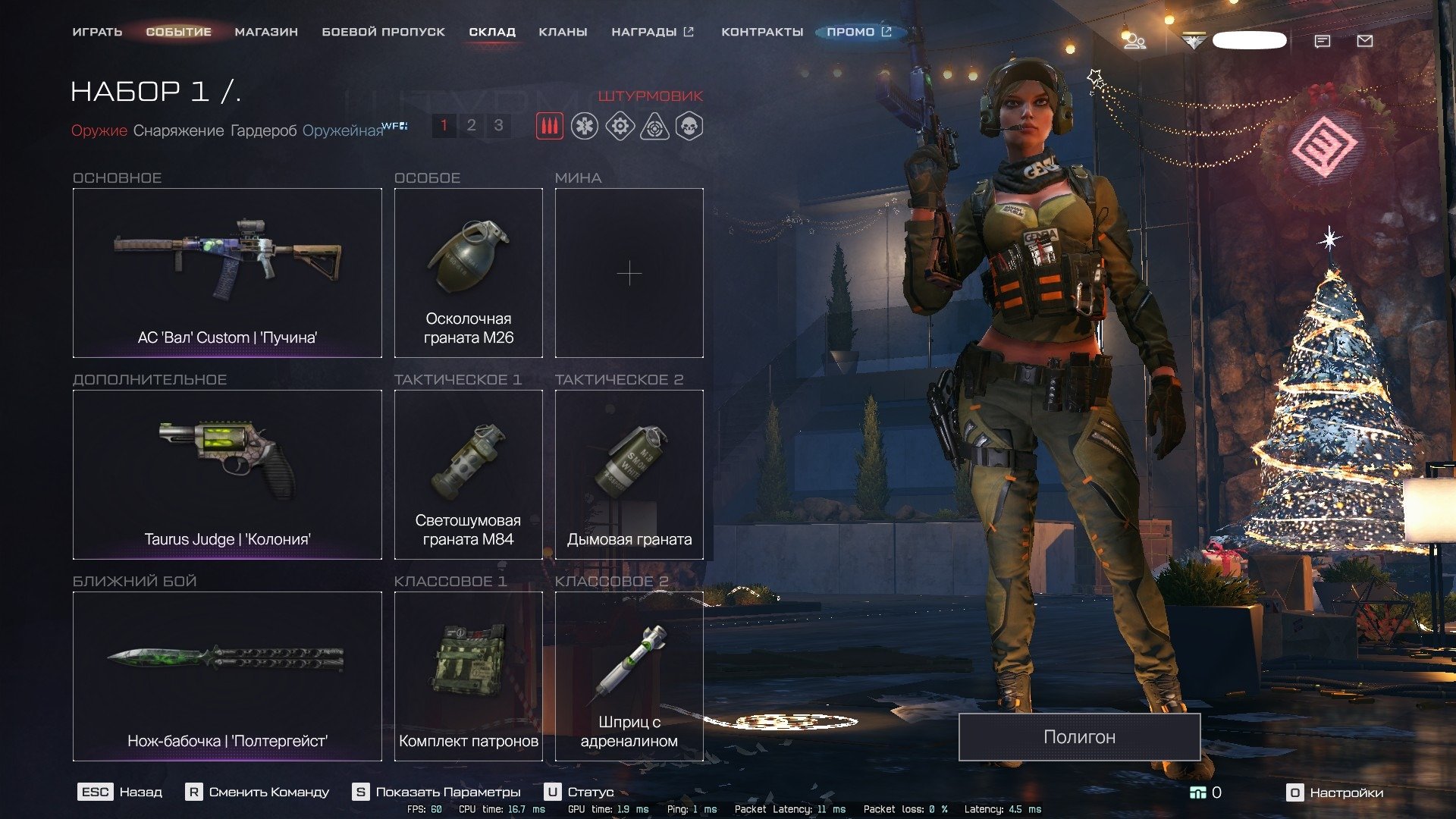The width and height of the screenshot is (1456, 819).
Task: Go to the Играть menu
Action: coord(97,32)
